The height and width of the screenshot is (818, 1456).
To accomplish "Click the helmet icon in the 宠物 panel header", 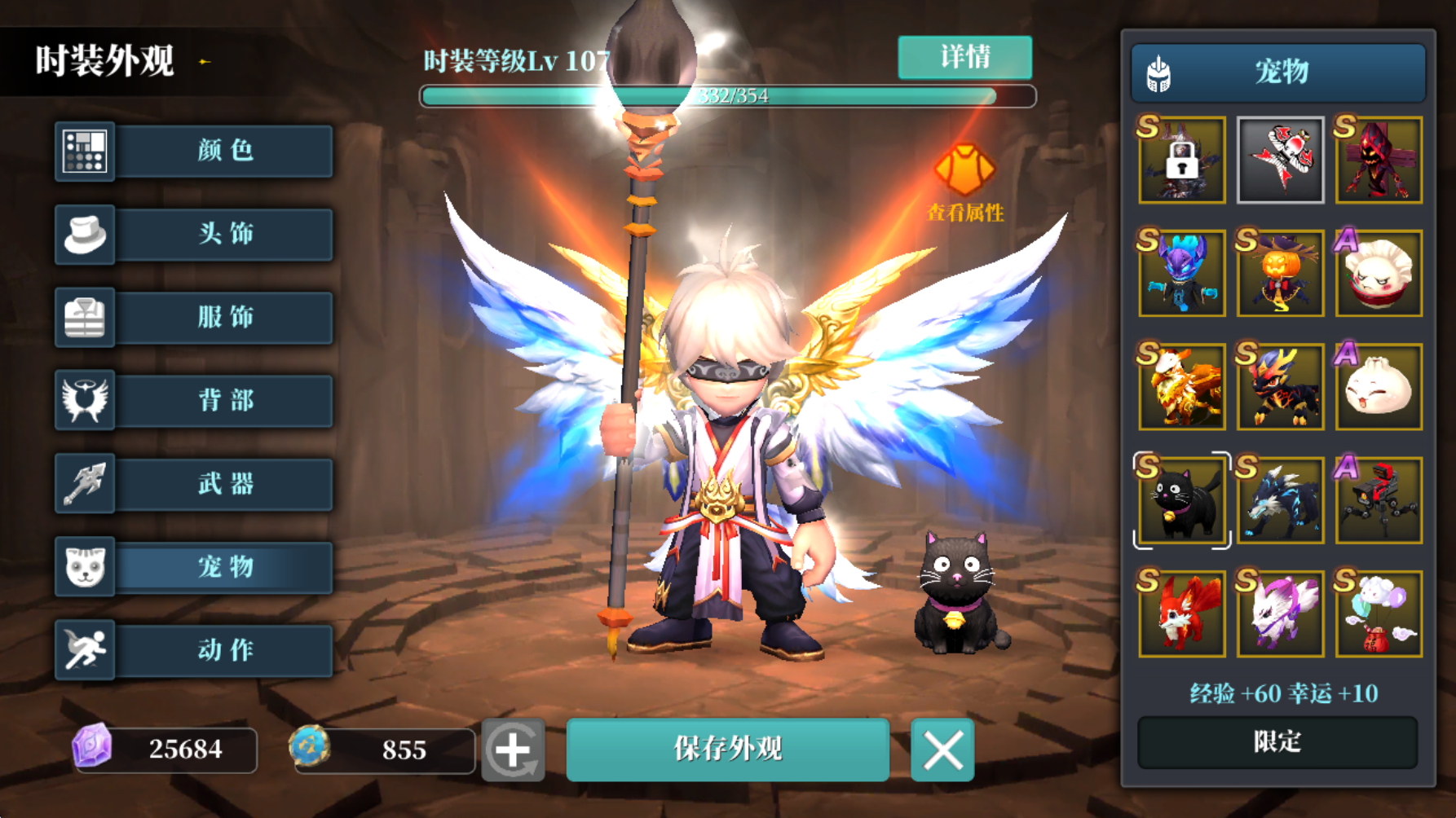I will [x=1157, y=72].
